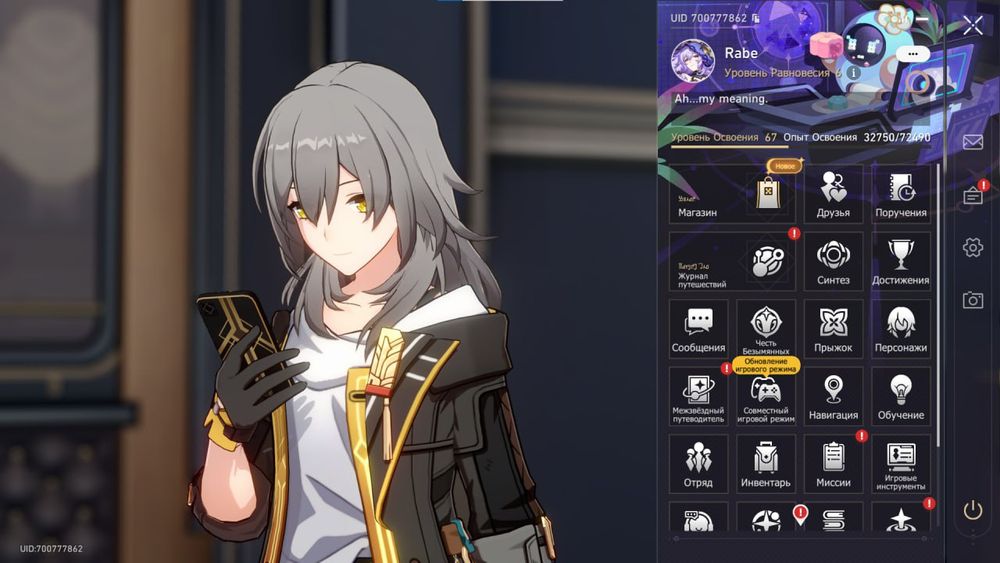Open Межзвёздный путеводитель guide
1000x563 pixels.
698,397
